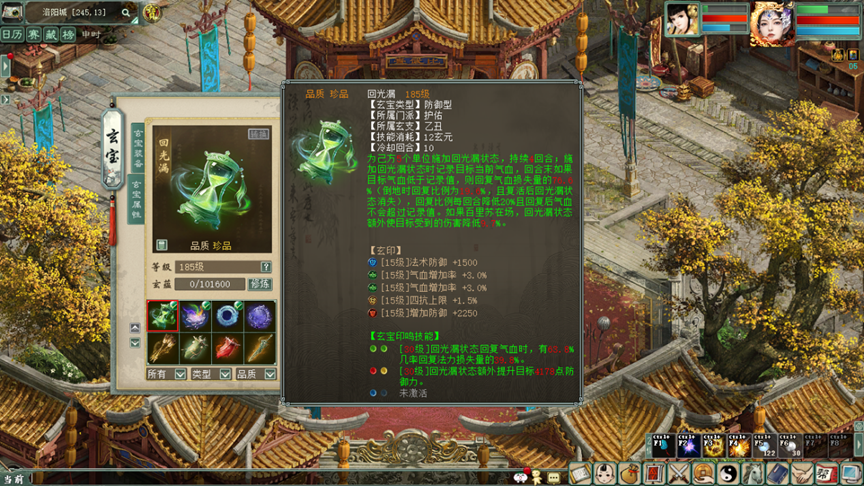Open the 品质 quality dropdown
Viewport: 864px width, 486px height.
coord(270,374)
